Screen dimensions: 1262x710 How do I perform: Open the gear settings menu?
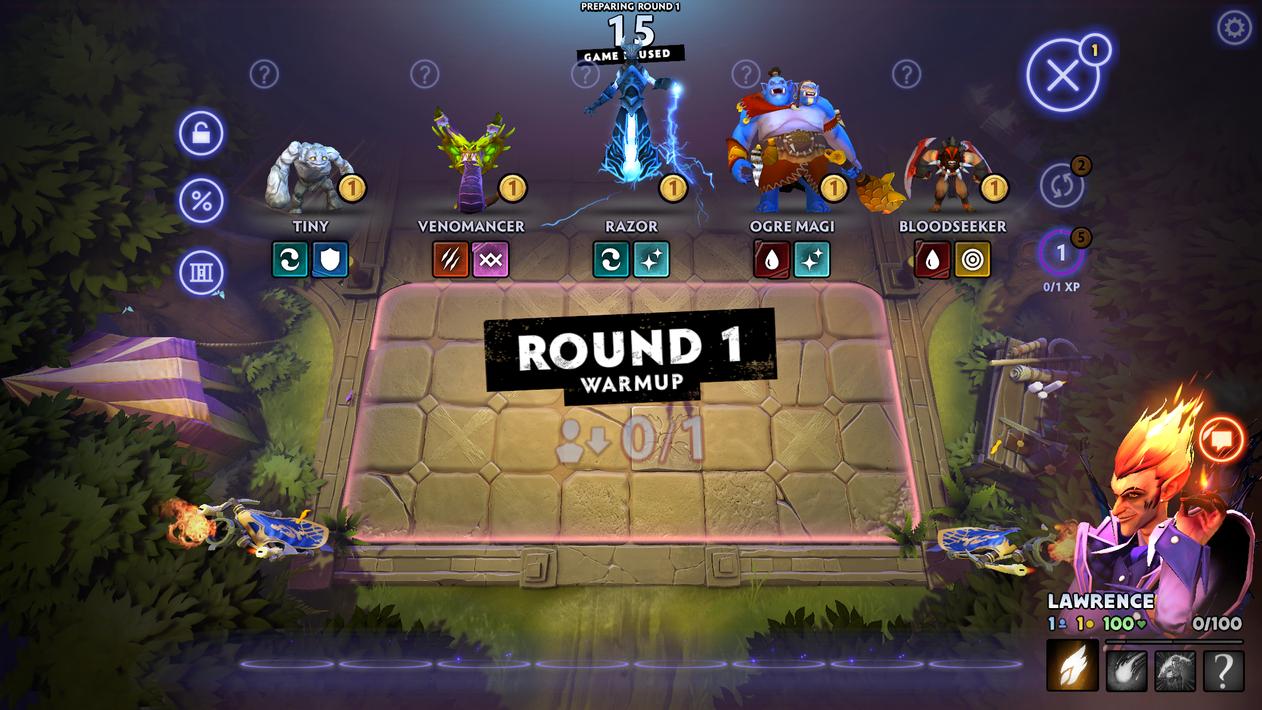pyautogui.click(x=1234, y=27)
